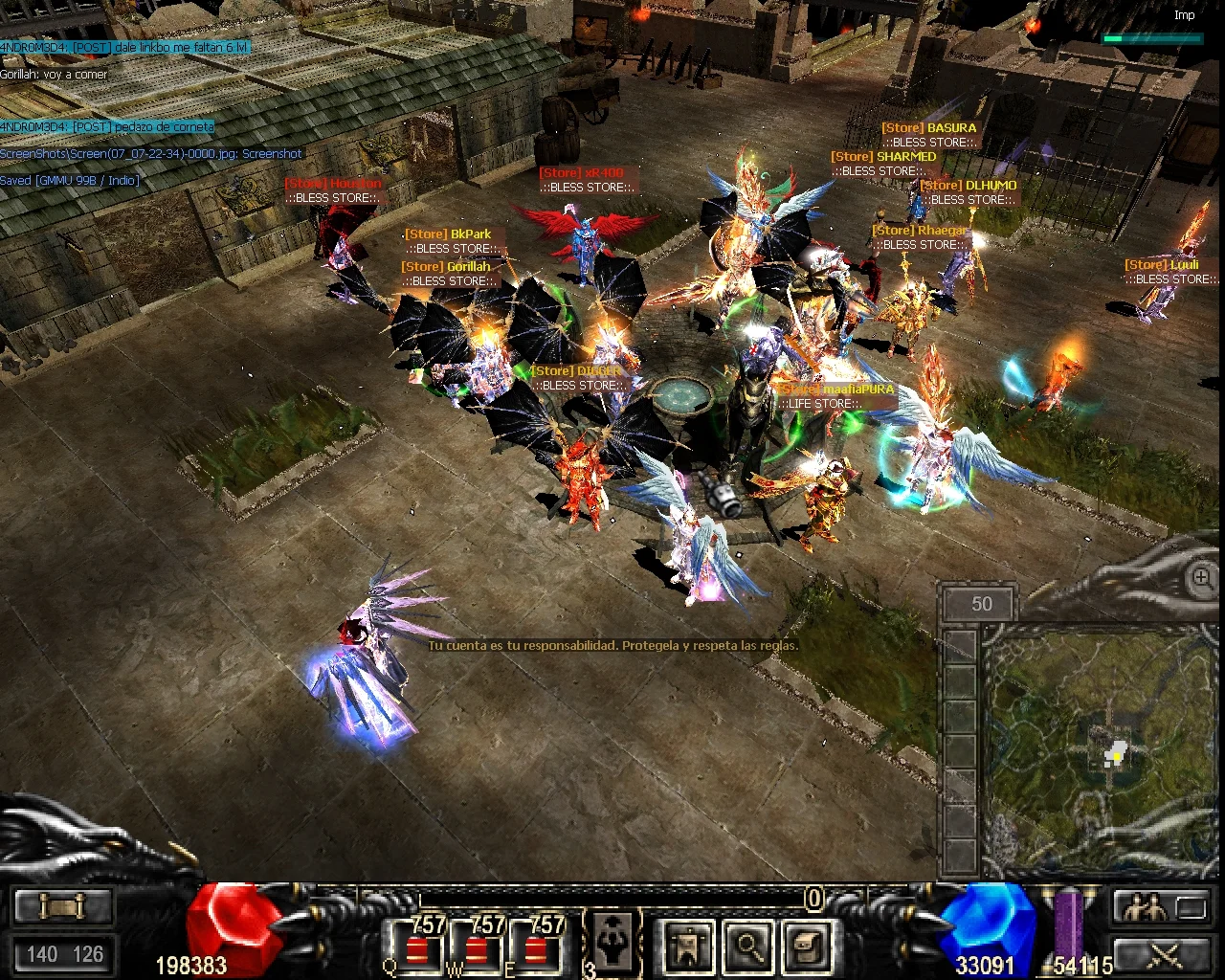Open the rolled scroll button beside the magnifier
Screen dimensions: 1225x980
[x=808, y=946]
